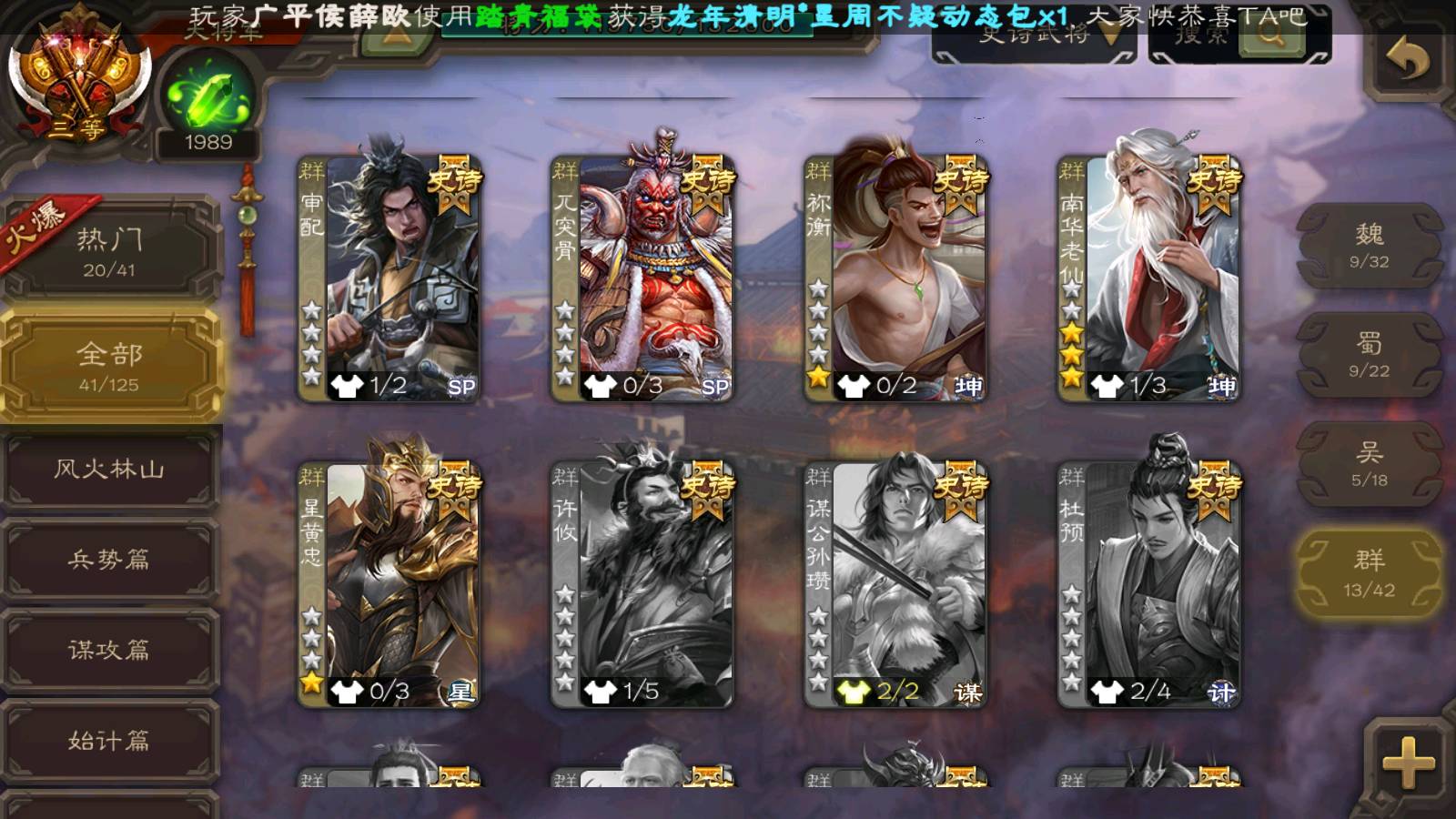Select the 热门 category tab

tap(109, 251)
